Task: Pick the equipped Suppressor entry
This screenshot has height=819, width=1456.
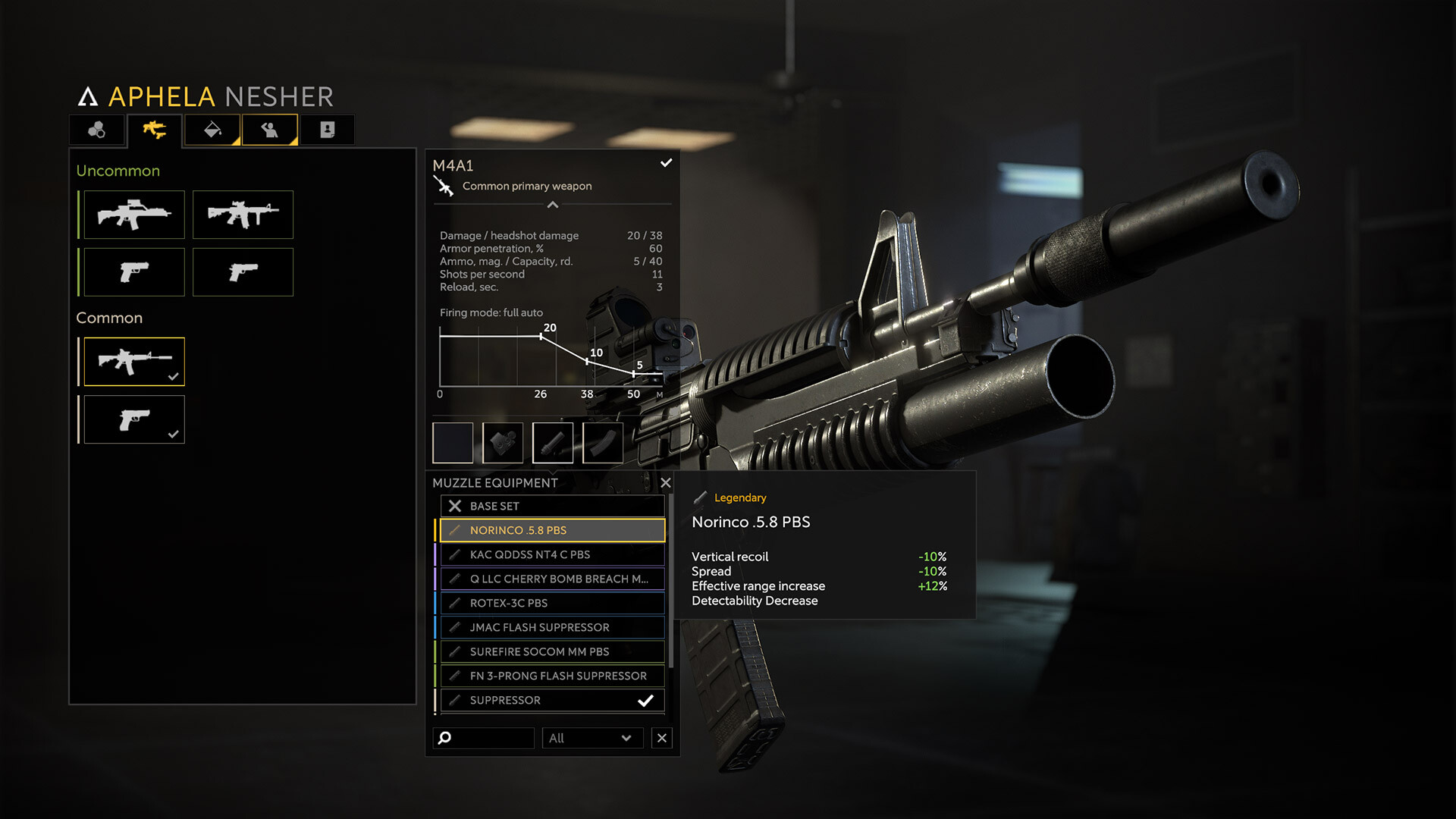Action: click(x=551, y=700)
